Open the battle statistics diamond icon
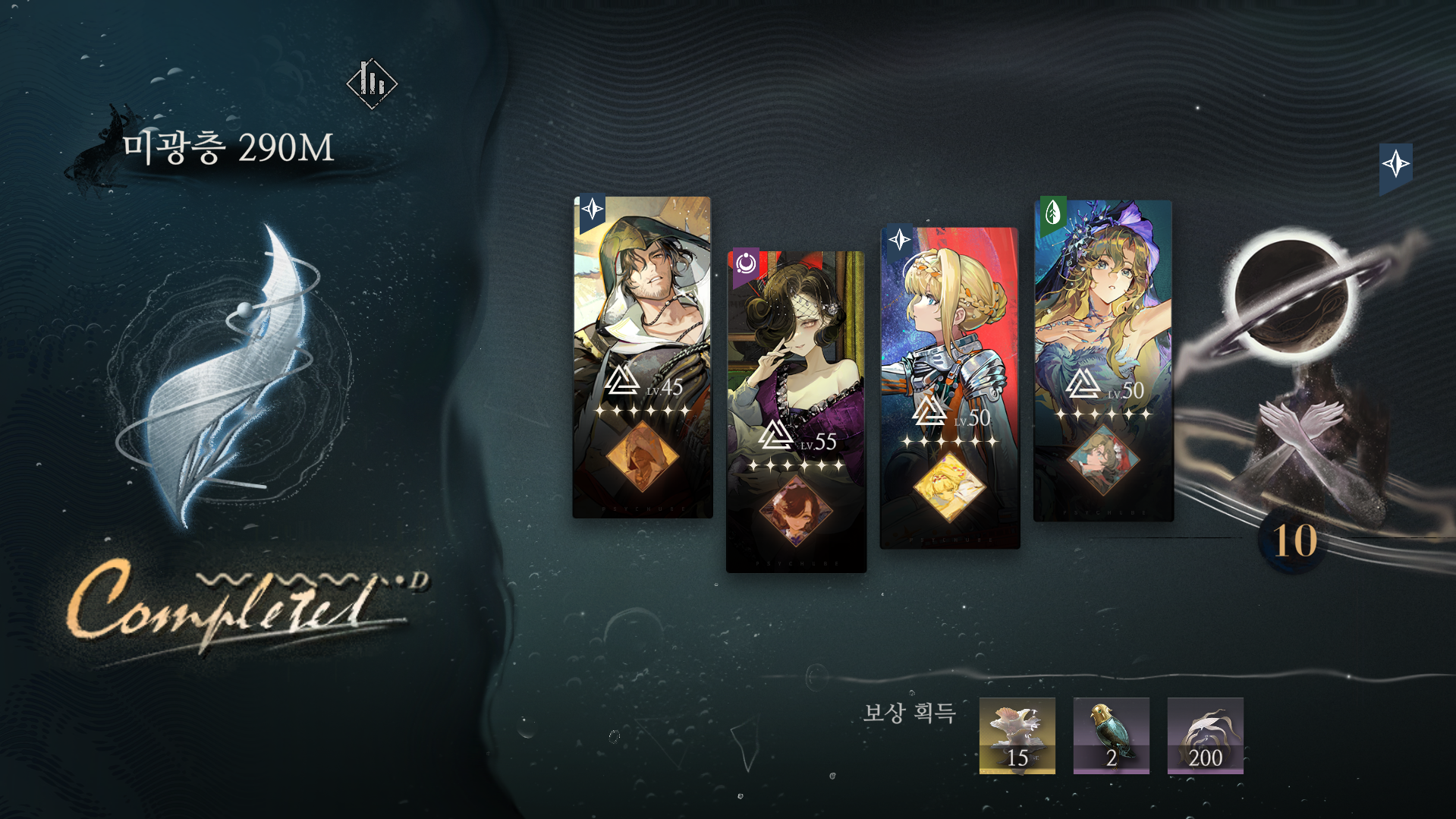The height and width of the screenshot is (819, 1456). click(372, 83)
